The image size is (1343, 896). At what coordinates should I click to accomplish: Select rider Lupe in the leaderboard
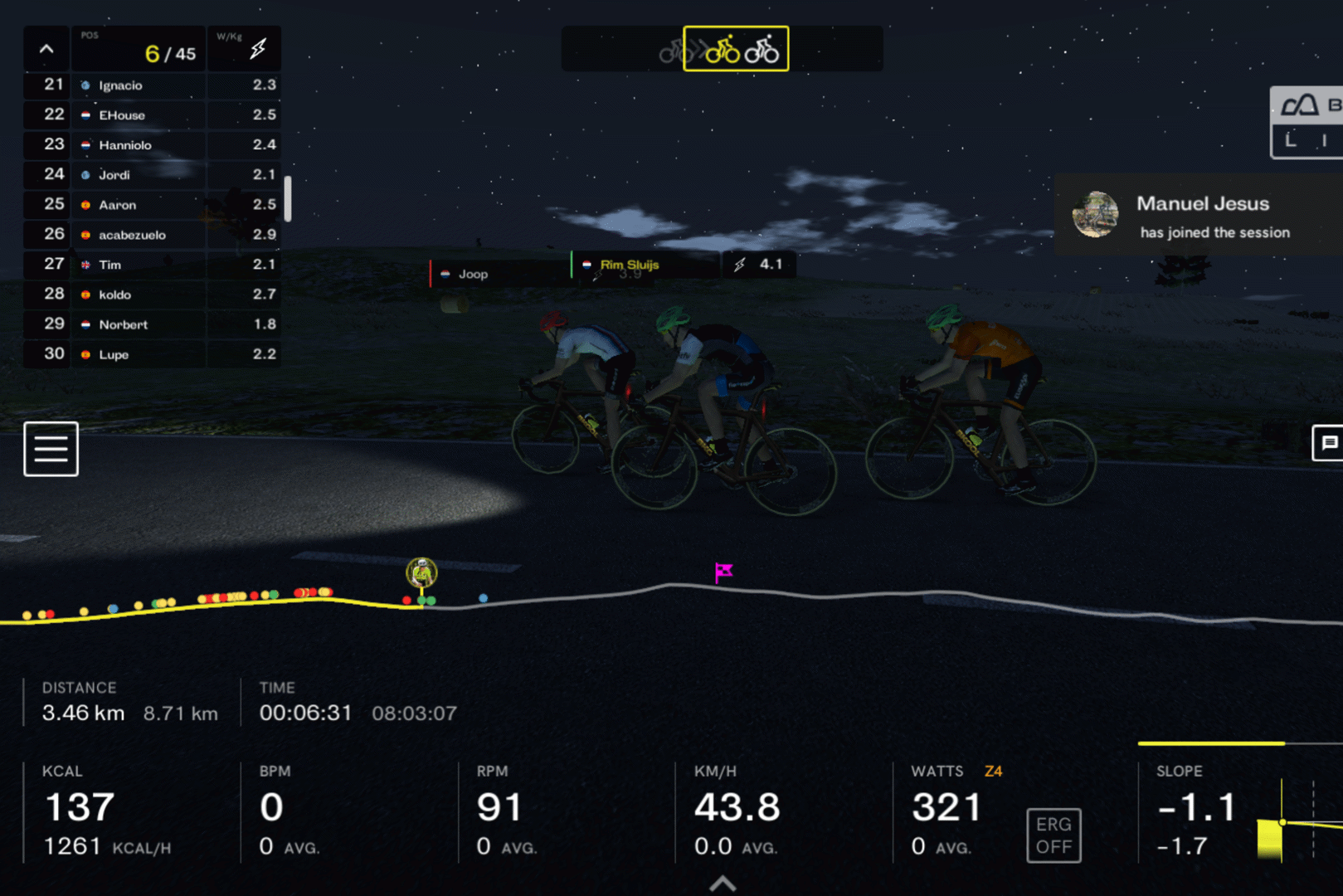[114, 354]
